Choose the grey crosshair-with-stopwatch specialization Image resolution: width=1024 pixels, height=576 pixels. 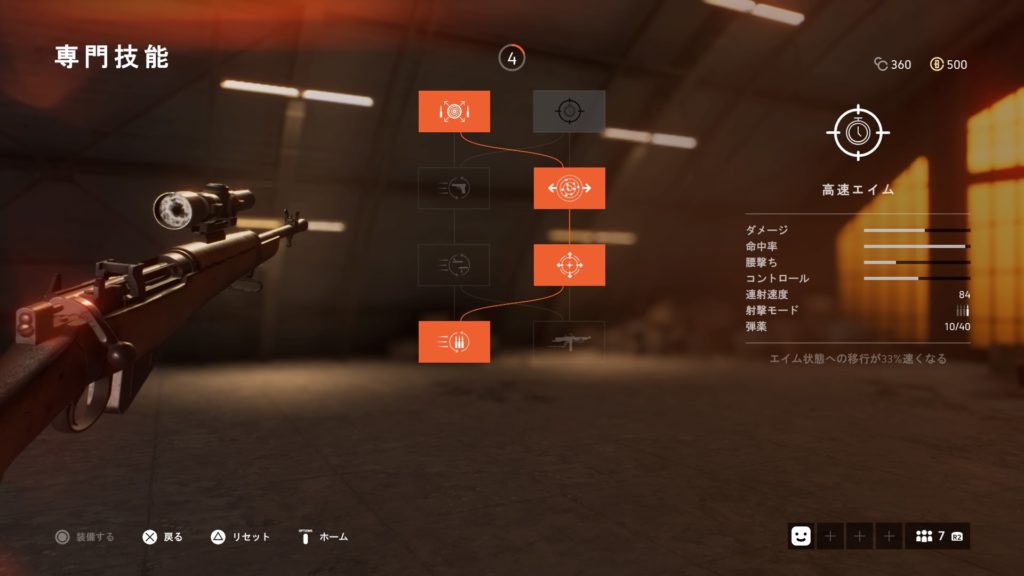(569, 111)
